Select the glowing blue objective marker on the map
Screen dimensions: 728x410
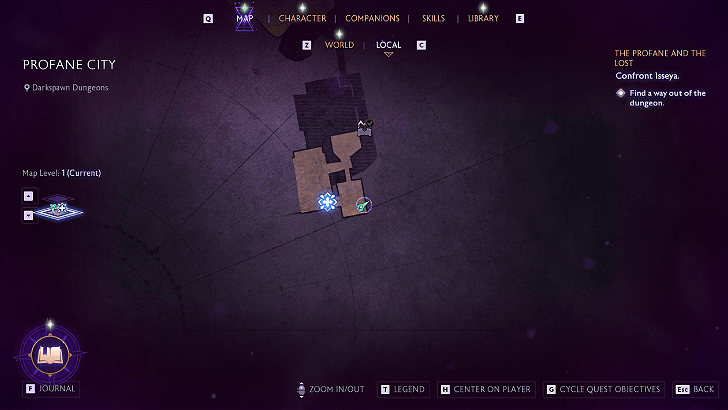click(x=327, y=202)
